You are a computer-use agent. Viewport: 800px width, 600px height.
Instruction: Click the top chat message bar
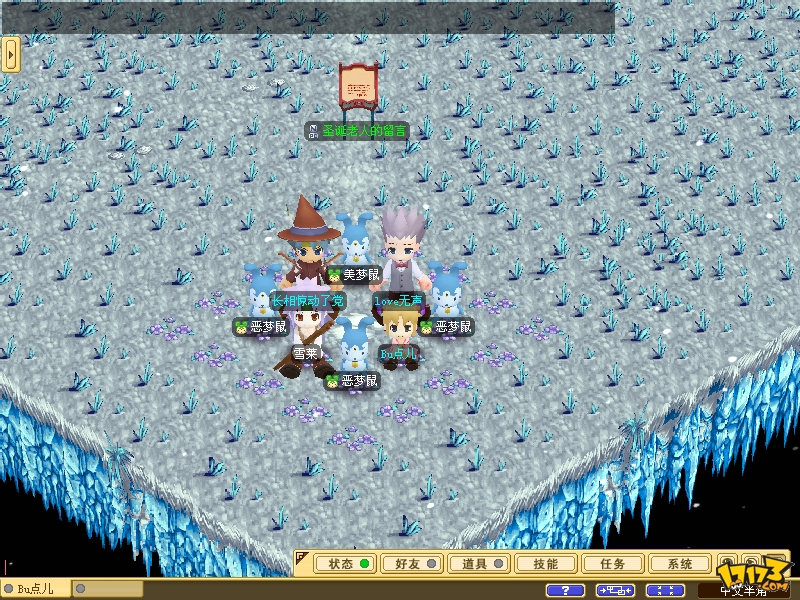[308, 17]
